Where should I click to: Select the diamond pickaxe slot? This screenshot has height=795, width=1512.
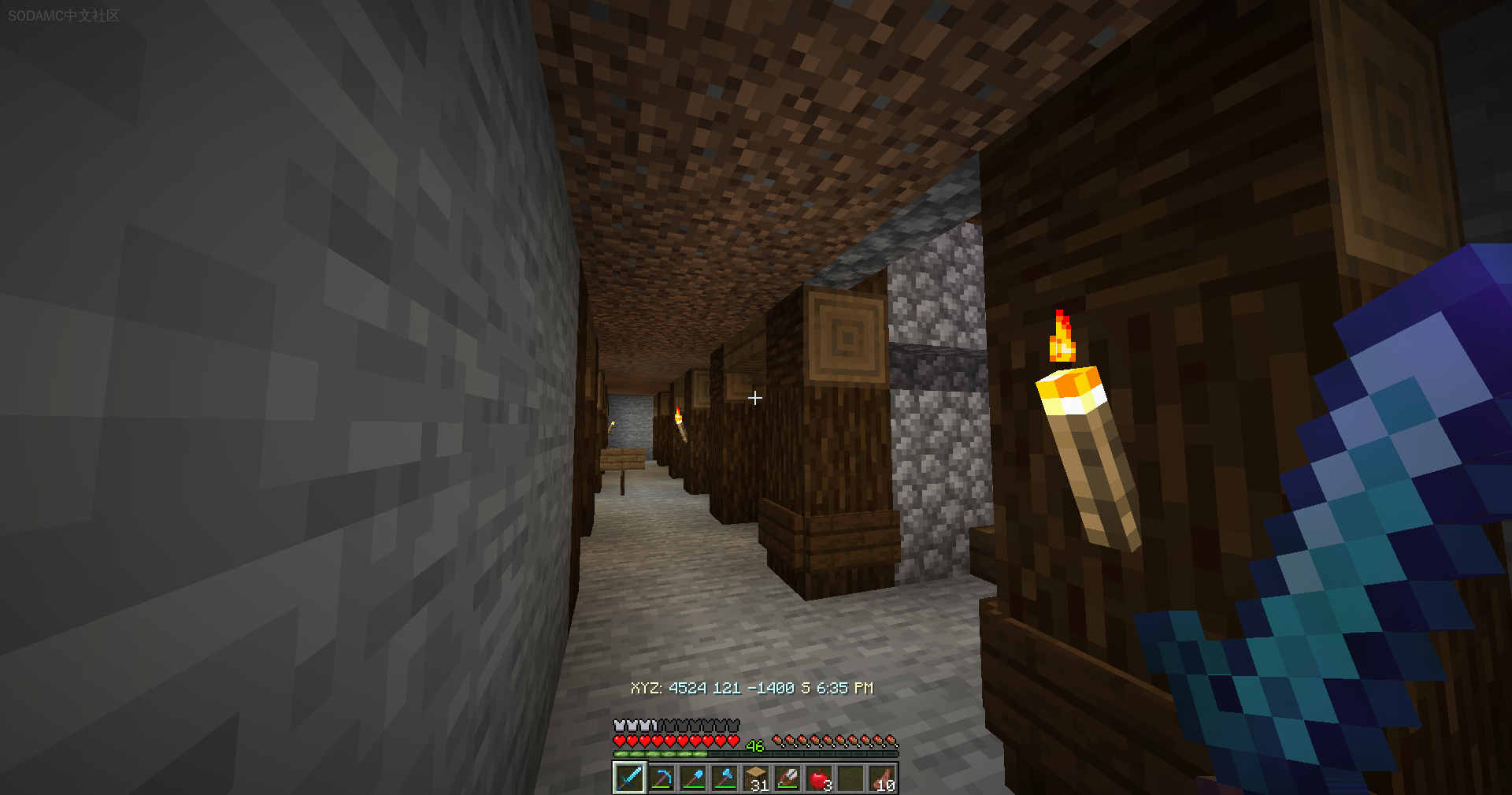tap(661, 778)
